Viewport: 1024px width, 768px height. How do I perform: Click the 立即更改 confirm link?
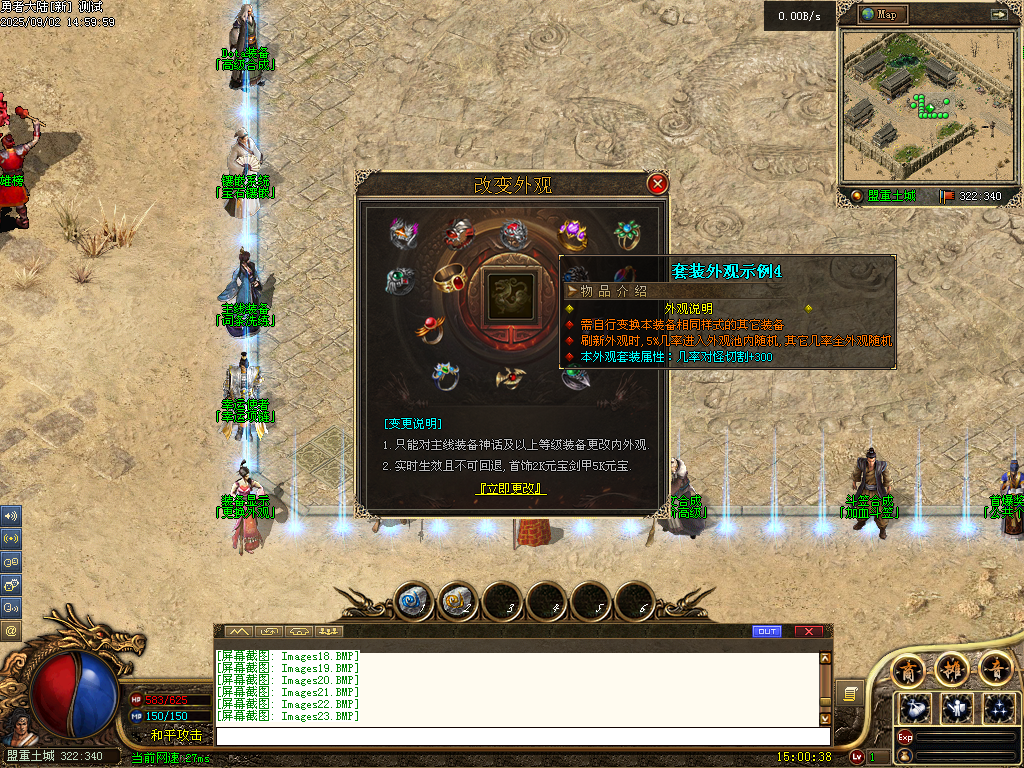click(510, 489)
